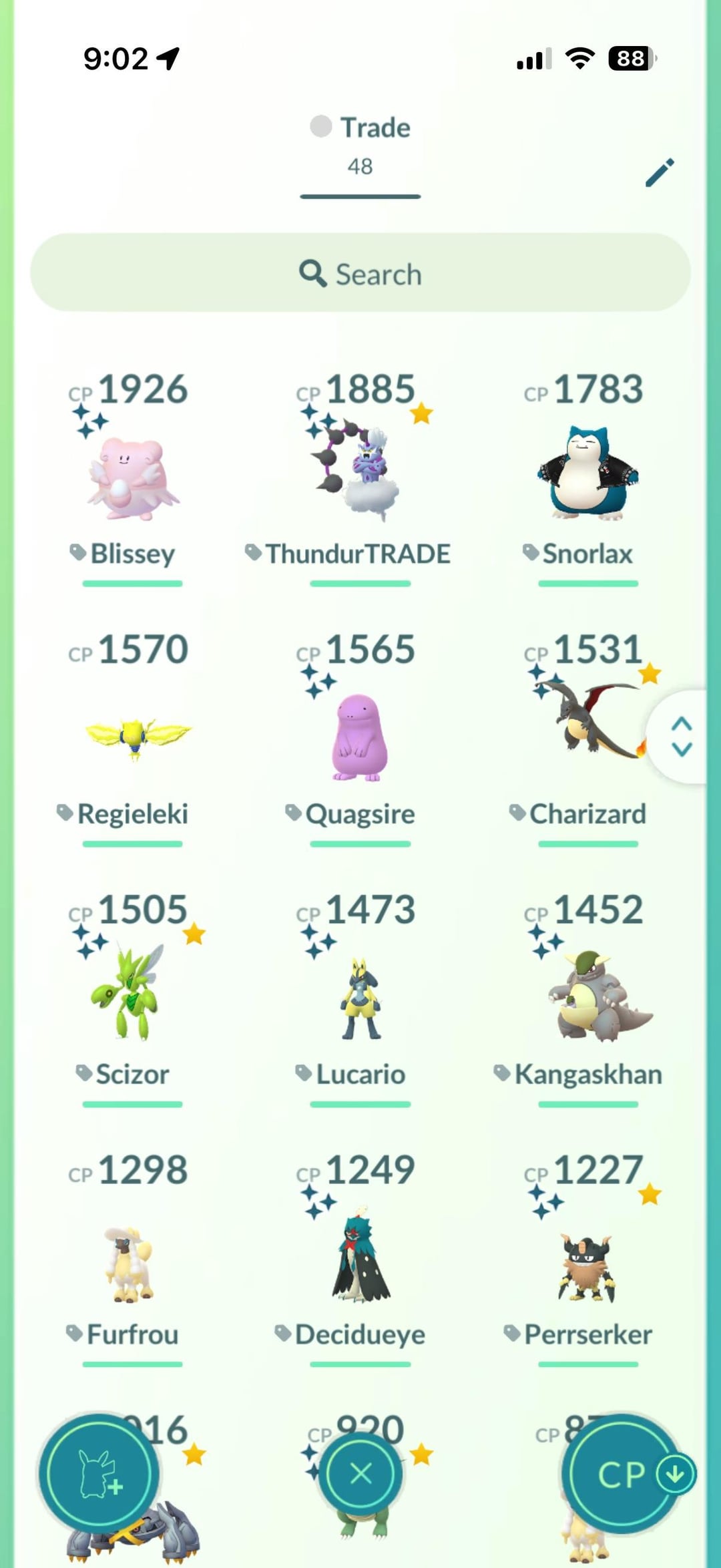Select the shiny Blissey
The height and width of the screenshot is (1568, 721).
tap(132, 477)
